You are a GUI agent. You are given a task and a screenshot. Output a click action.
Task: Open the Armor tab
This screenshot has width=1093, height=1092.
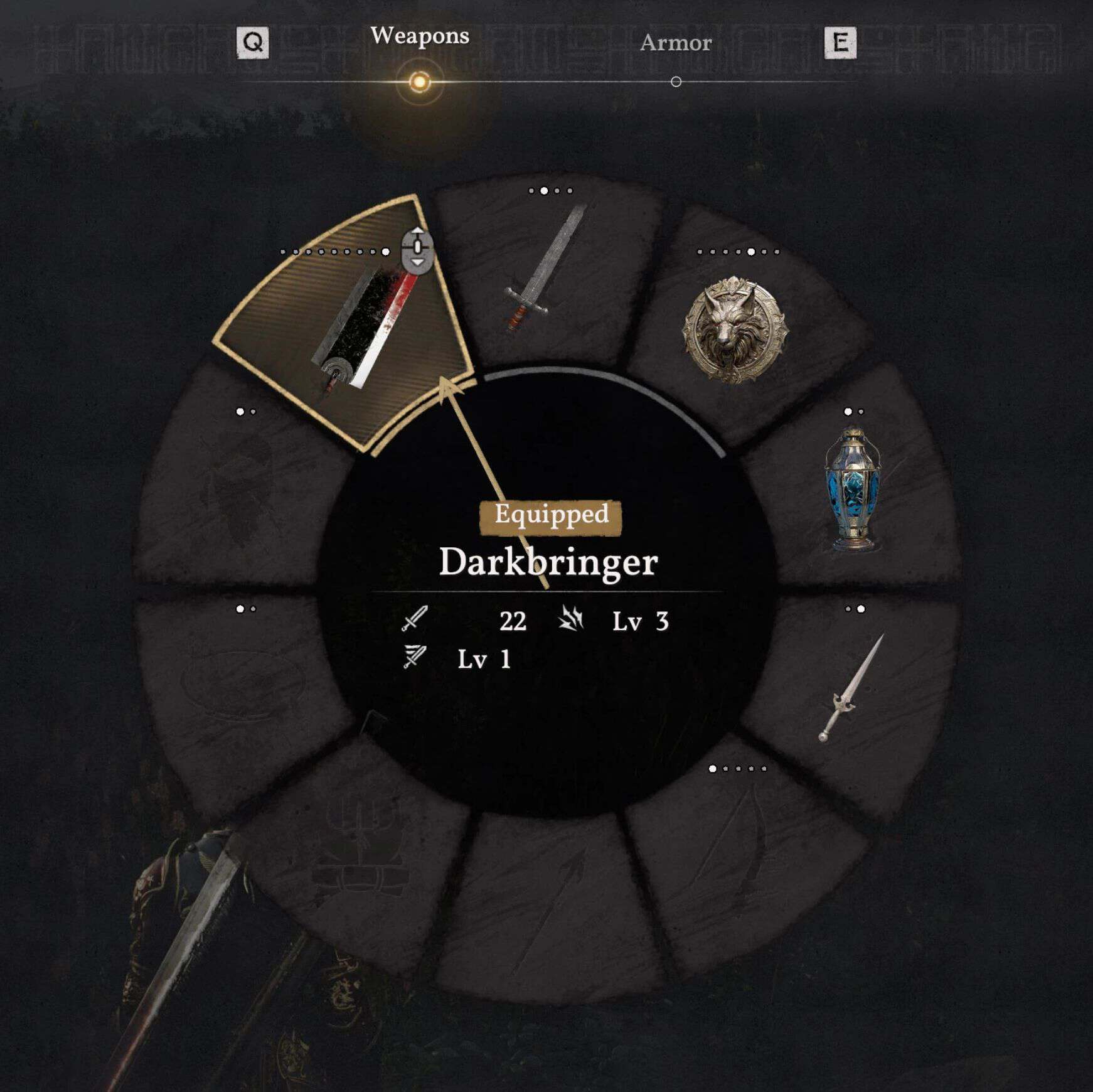tap(676, 43)
